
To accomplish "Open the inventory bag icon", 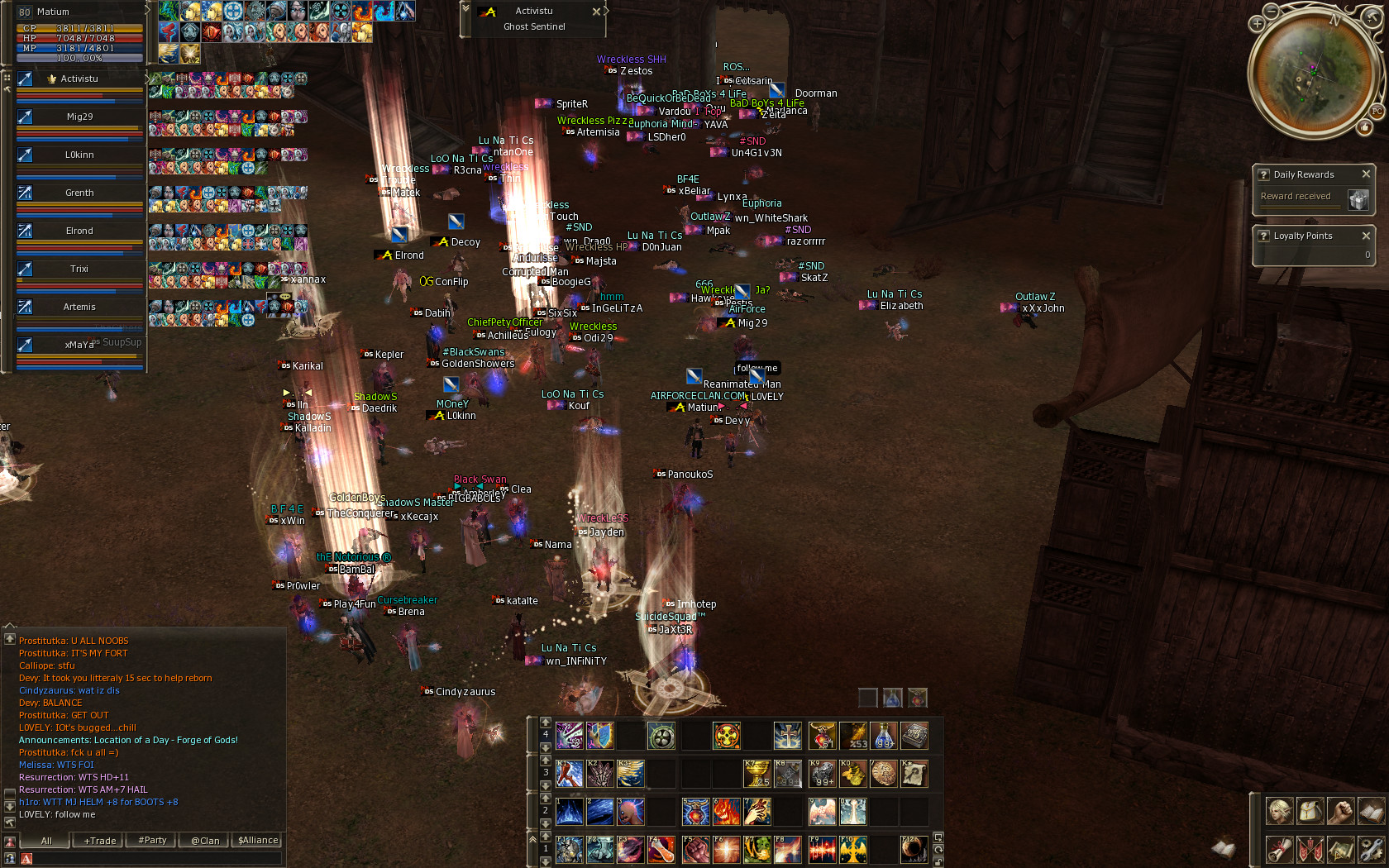I will click(1310, 811).
